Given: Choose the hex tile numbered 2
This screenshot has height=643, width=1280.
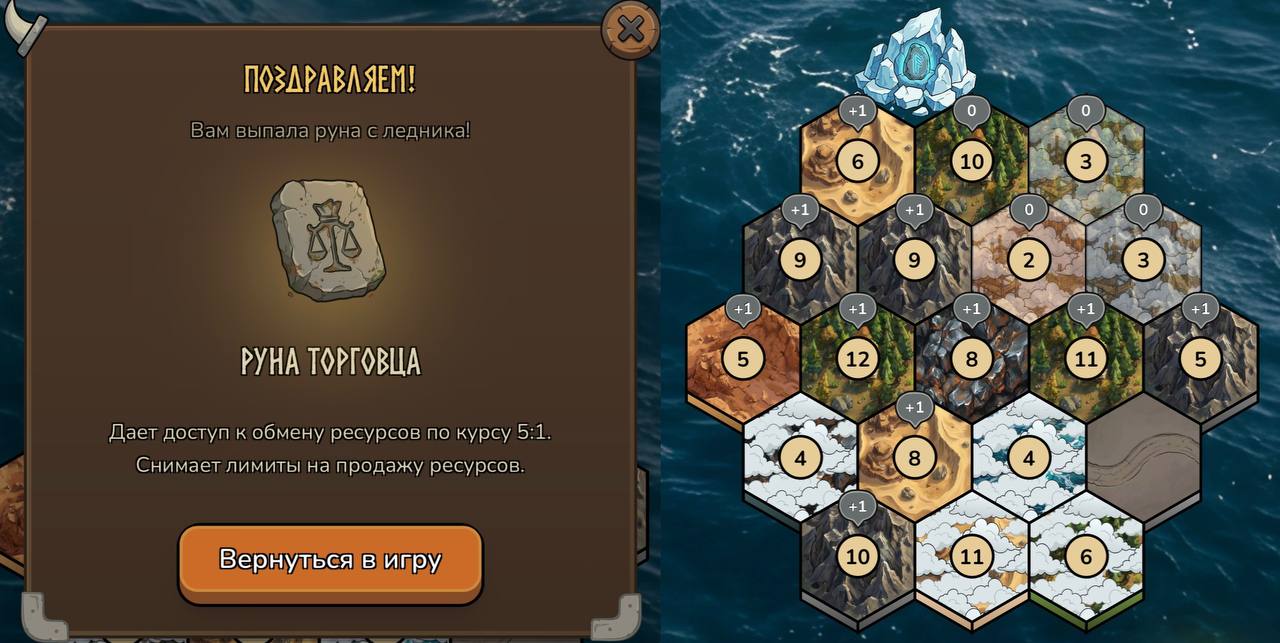Looking at the screenshot, I should click(x=1028, y=260).
